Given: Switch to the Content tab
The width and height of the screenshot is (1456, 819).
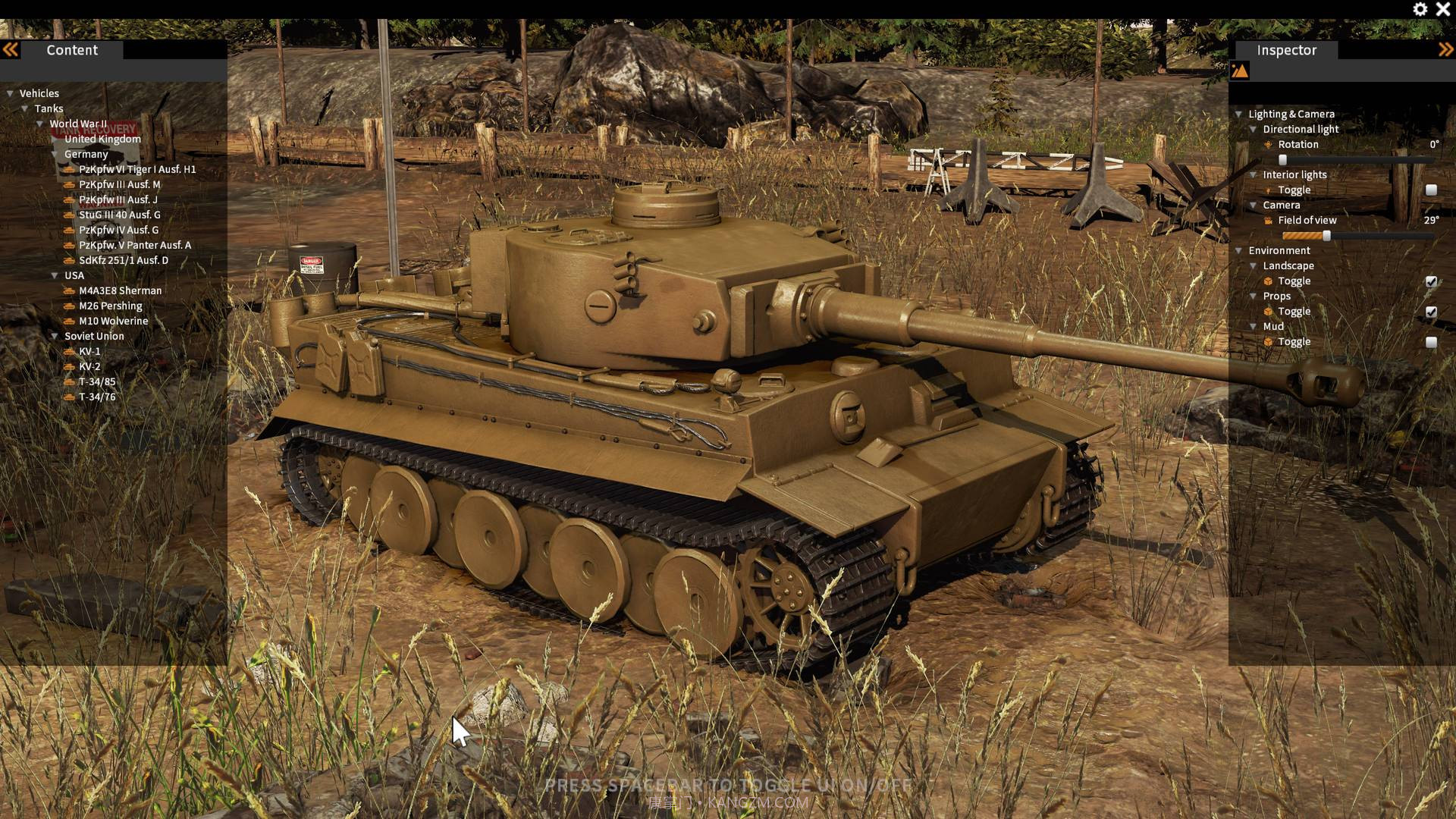Looking at the screenshot, I should pos(71,50).
